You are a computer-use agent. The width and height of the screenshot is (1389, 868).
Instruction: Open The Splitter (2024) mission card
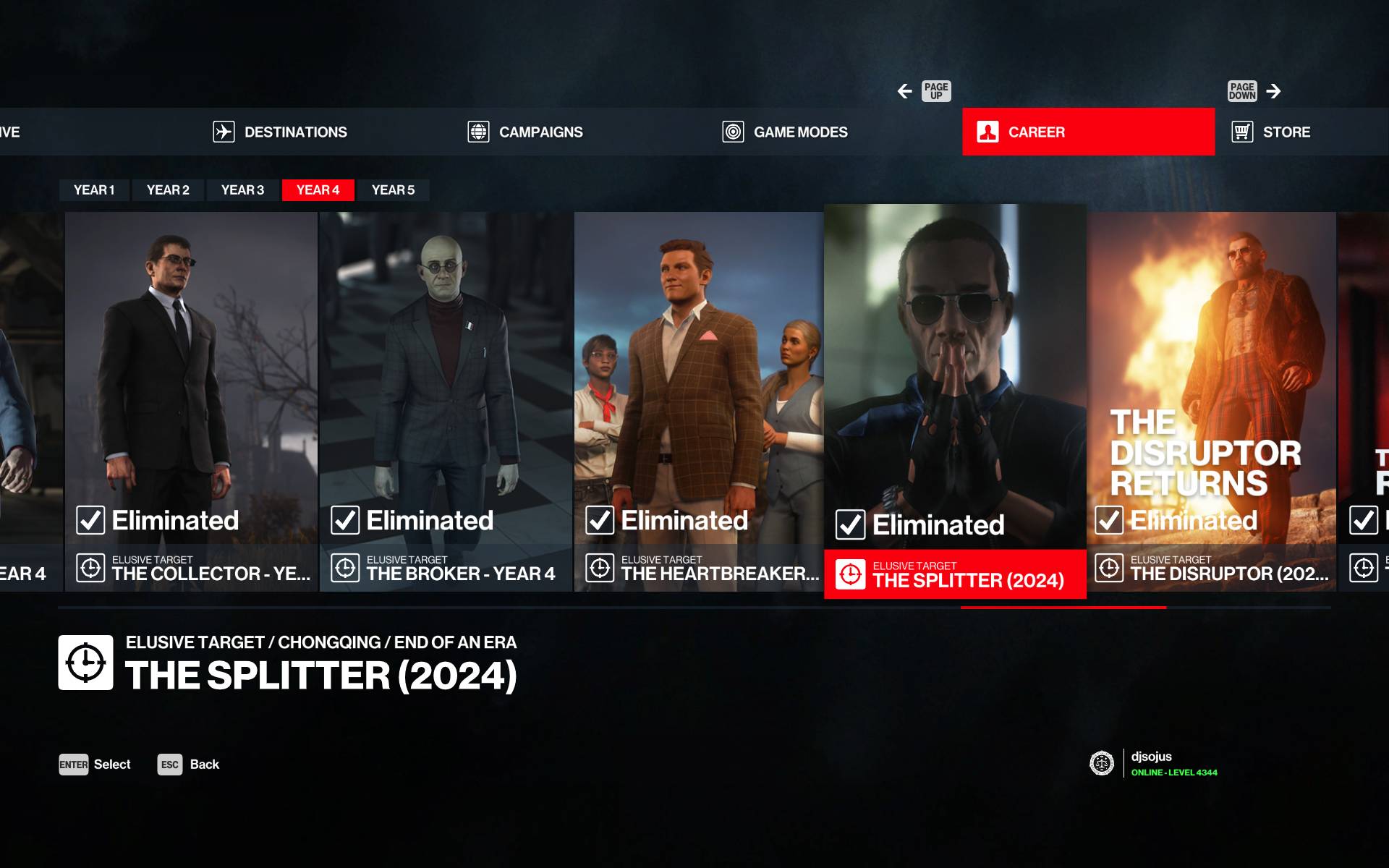point(955,401)
